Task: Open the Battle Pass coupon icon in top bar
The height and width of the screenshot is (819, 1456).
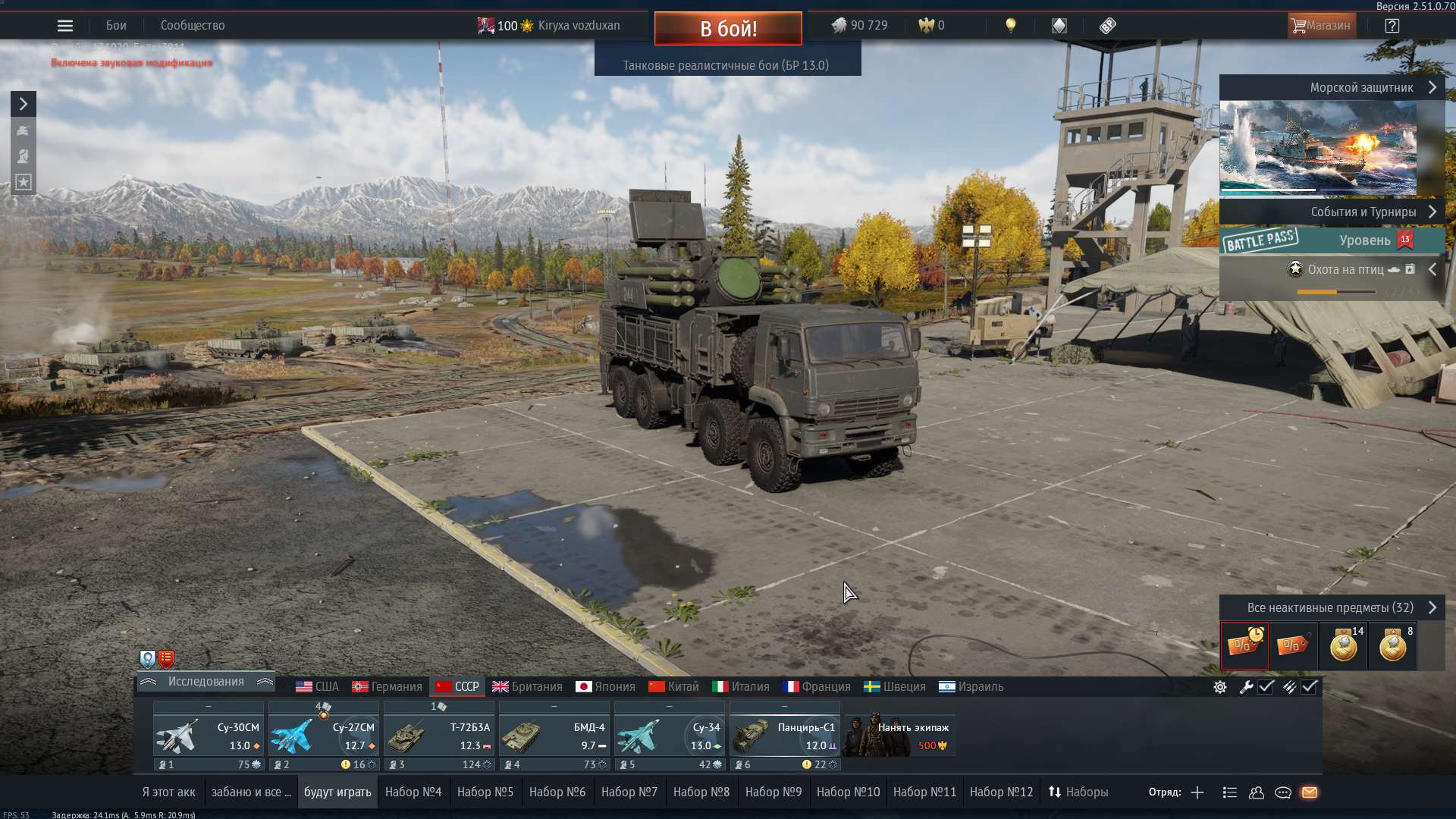Action: click(x=1108, y=25)
